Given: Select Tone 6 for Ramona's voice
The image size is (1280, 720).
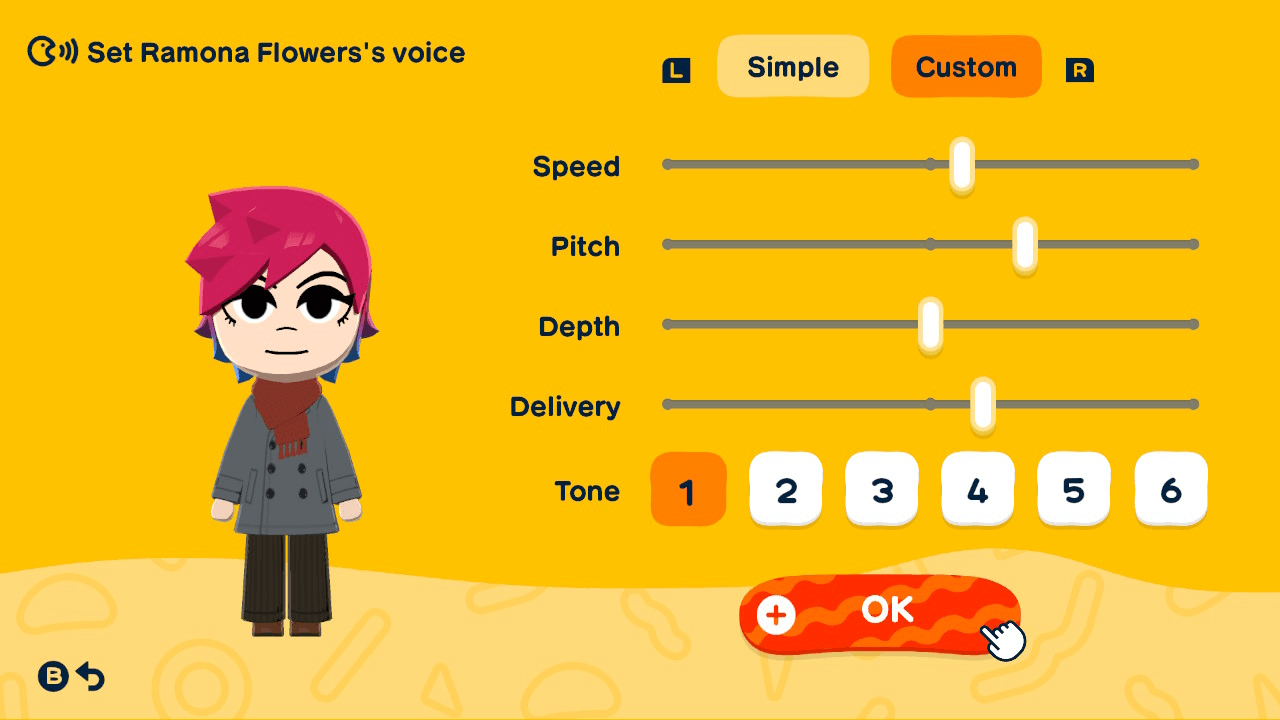Looking at the screenshot, I should coord(1170,489).
